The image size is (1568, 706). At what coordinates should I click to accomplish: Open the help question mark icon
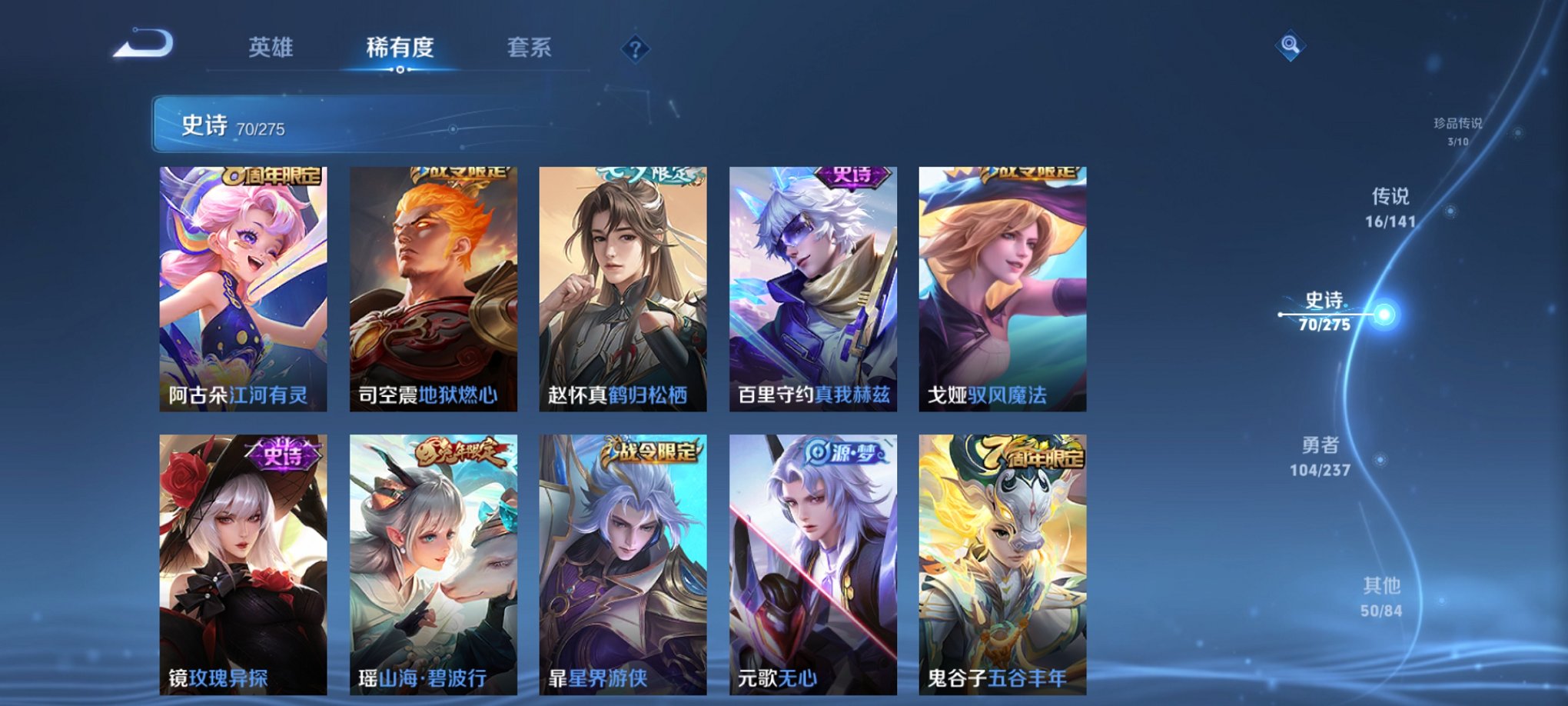coord(635,48)
